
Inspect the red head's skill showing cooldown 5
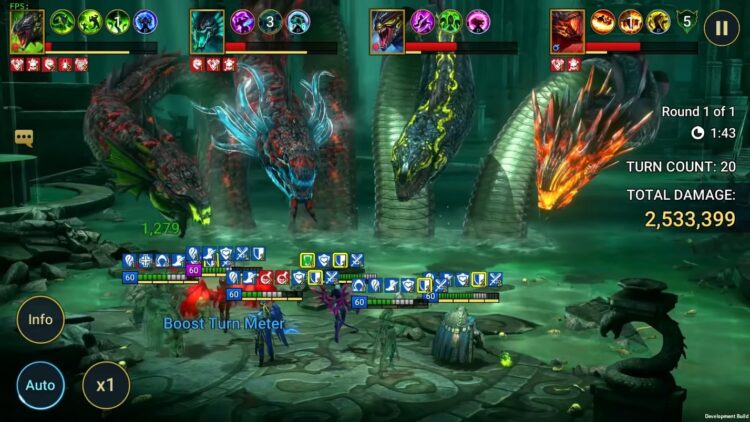(686, 21)
